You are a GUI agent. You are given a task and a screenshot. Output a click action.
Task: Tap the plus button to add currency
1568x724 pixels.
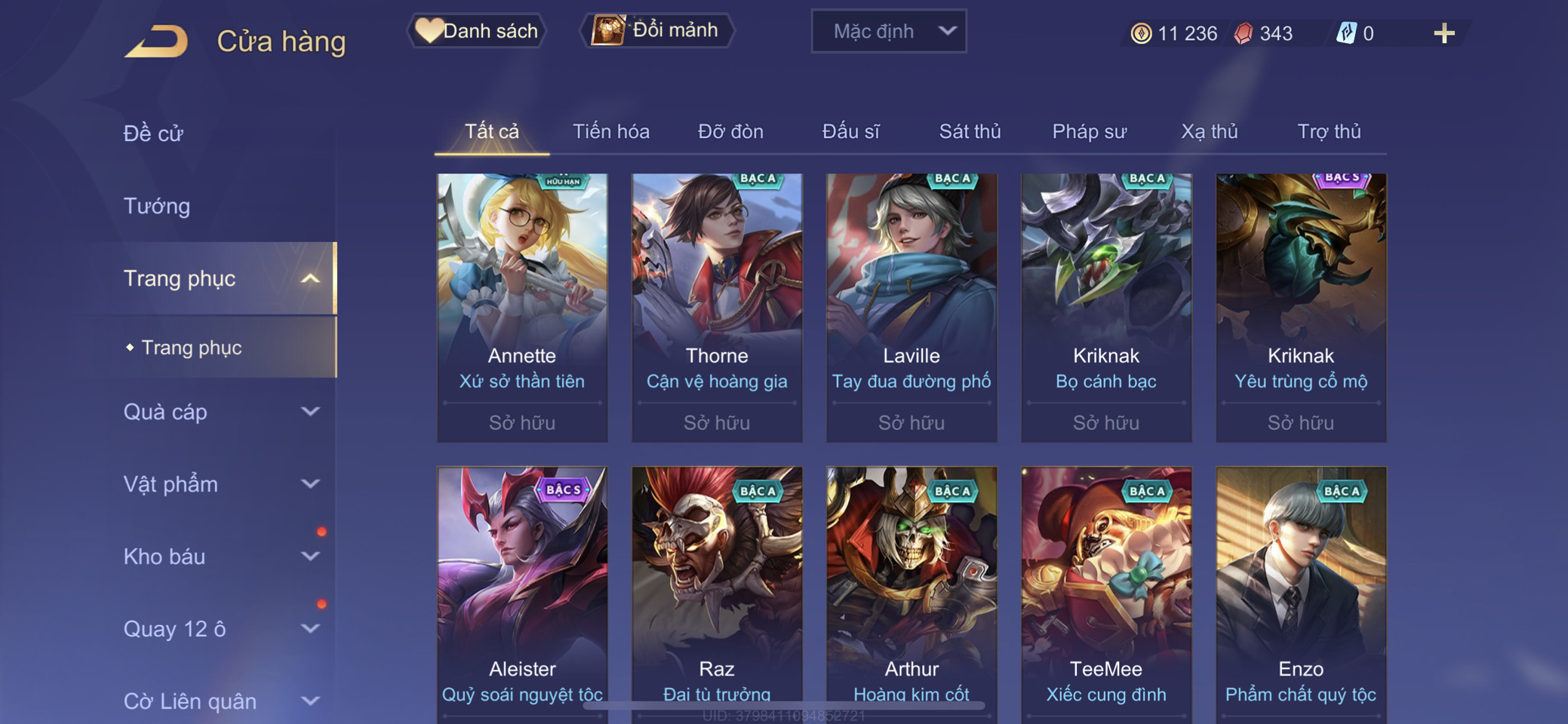point(1443,33)
